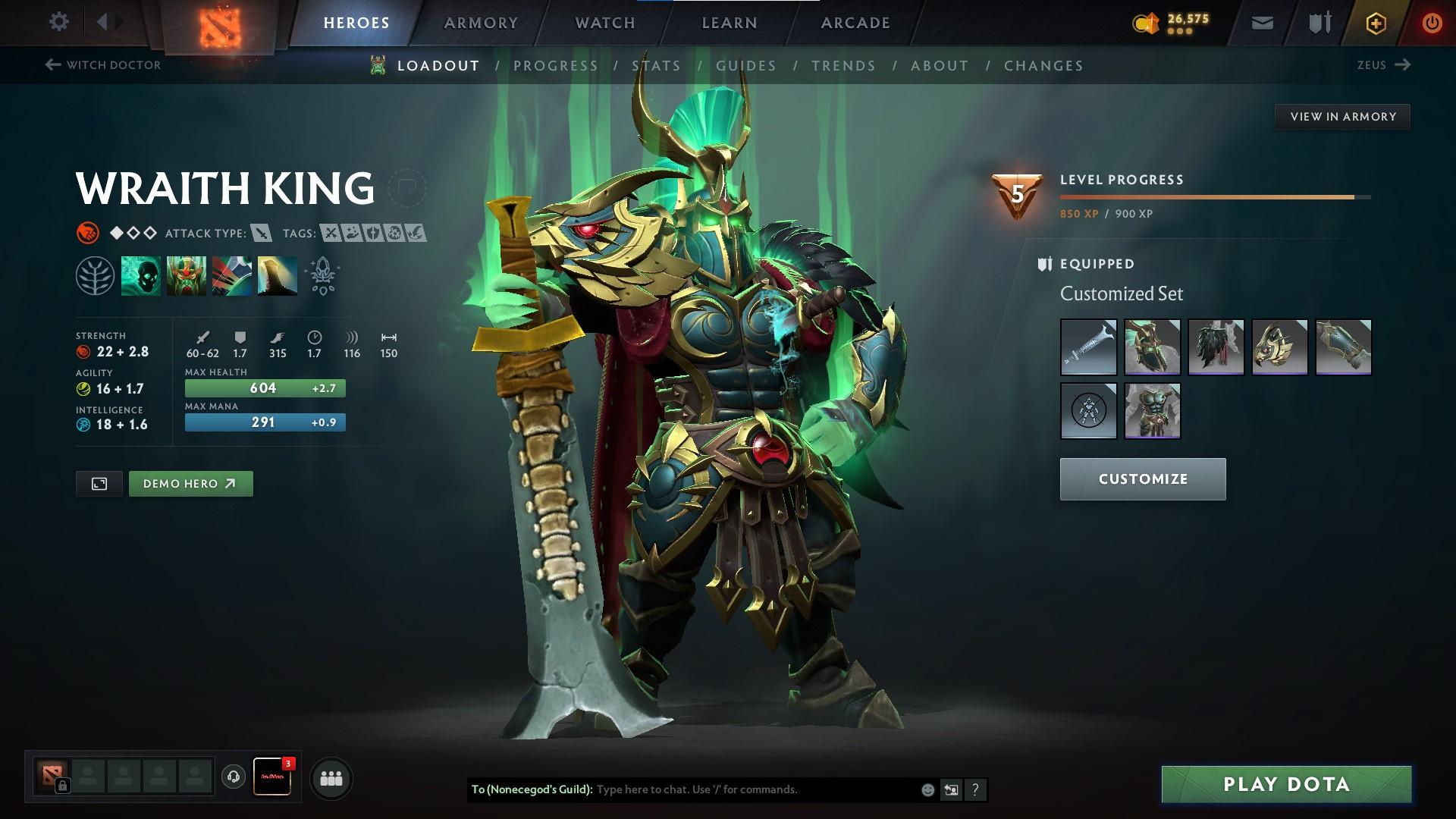
Task: Open the STATS section of Wraith King
Action: 657,66
